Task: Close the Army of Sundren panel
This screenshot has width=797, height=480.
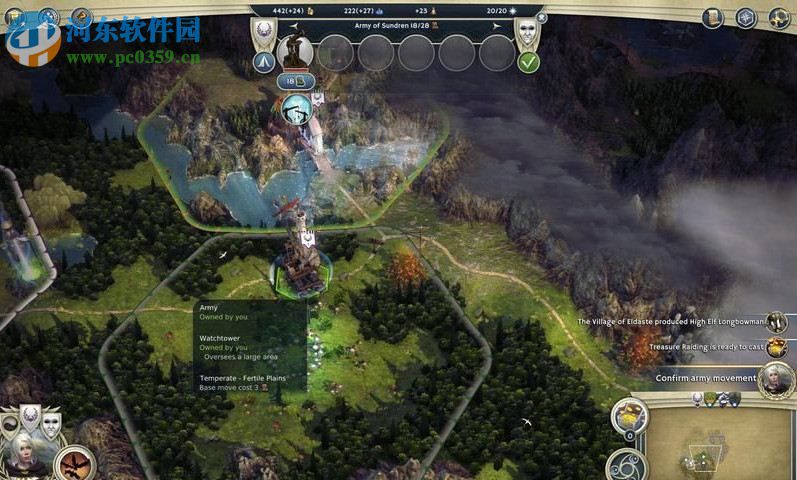Action: click(x=541, y=16)
